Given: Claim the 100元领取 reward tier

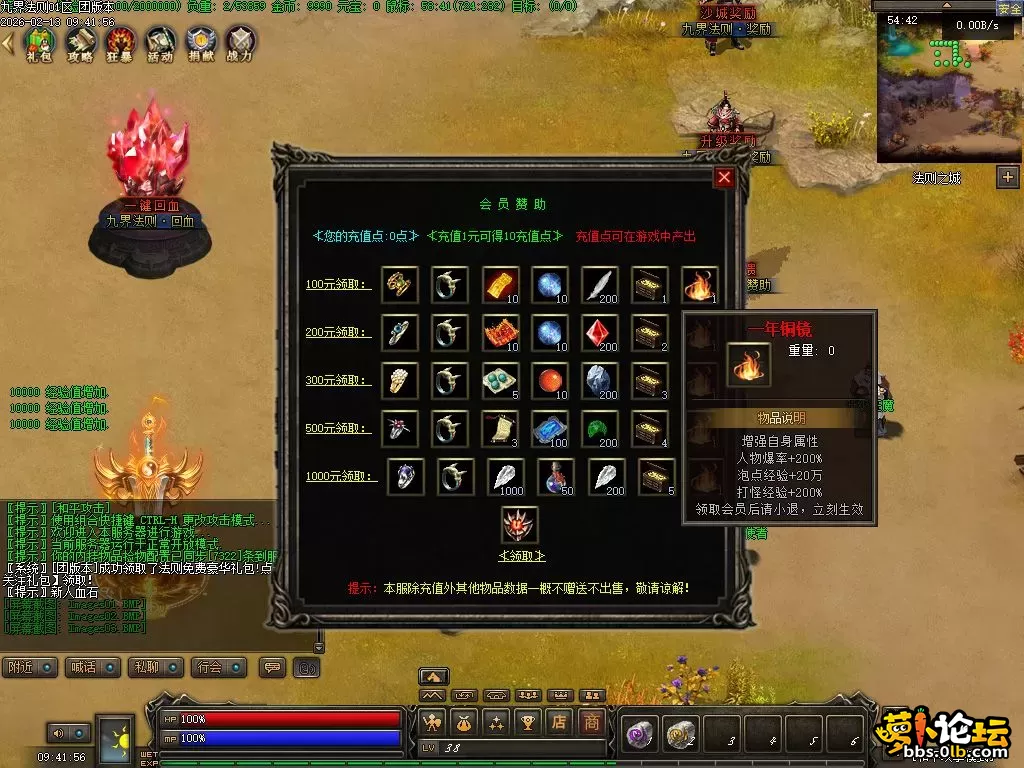Looking at the screenshot, I should 339,284.
